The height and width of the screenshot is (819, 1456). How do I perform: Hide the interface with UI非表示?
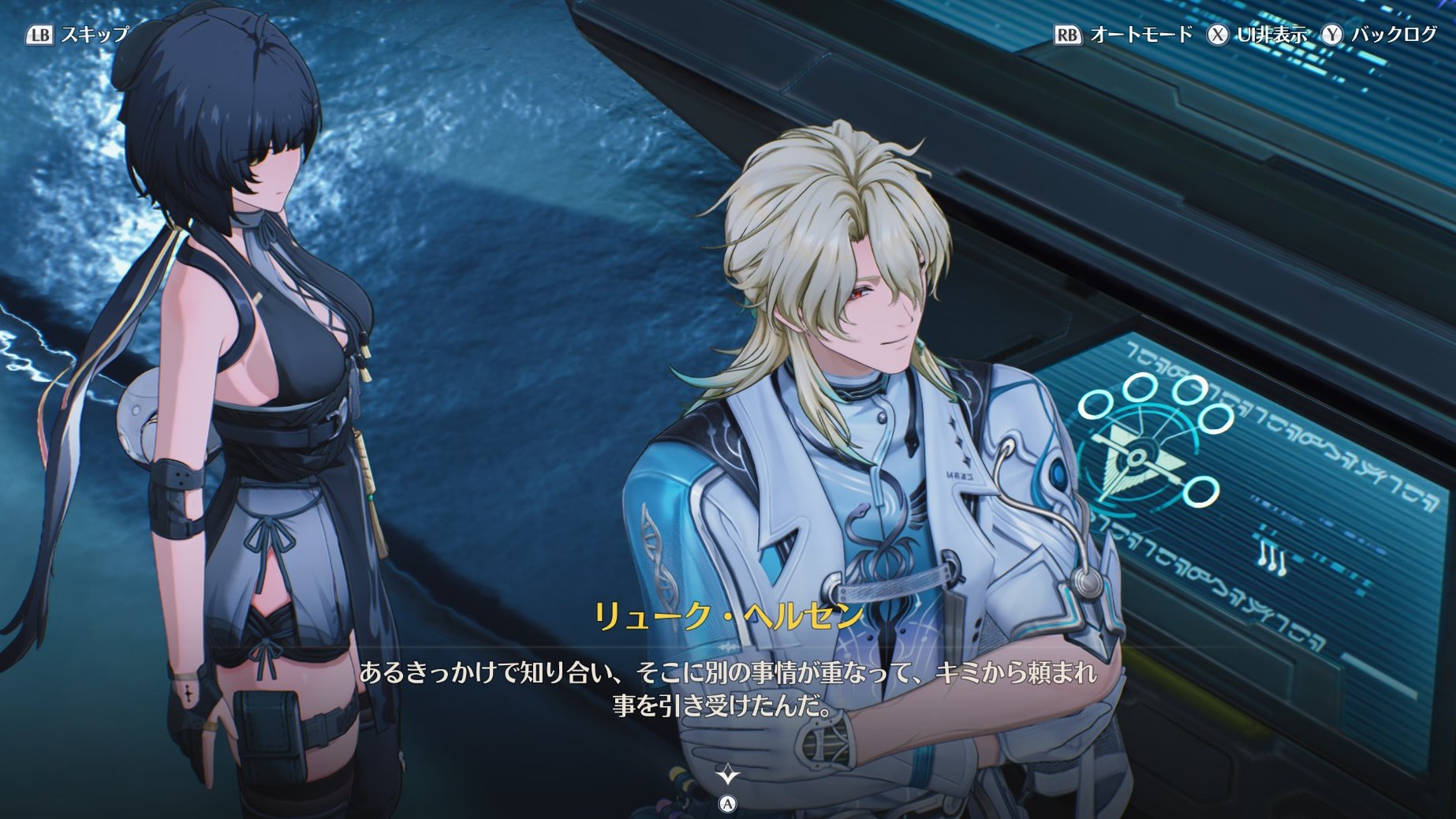click(x=1257, y=35)
